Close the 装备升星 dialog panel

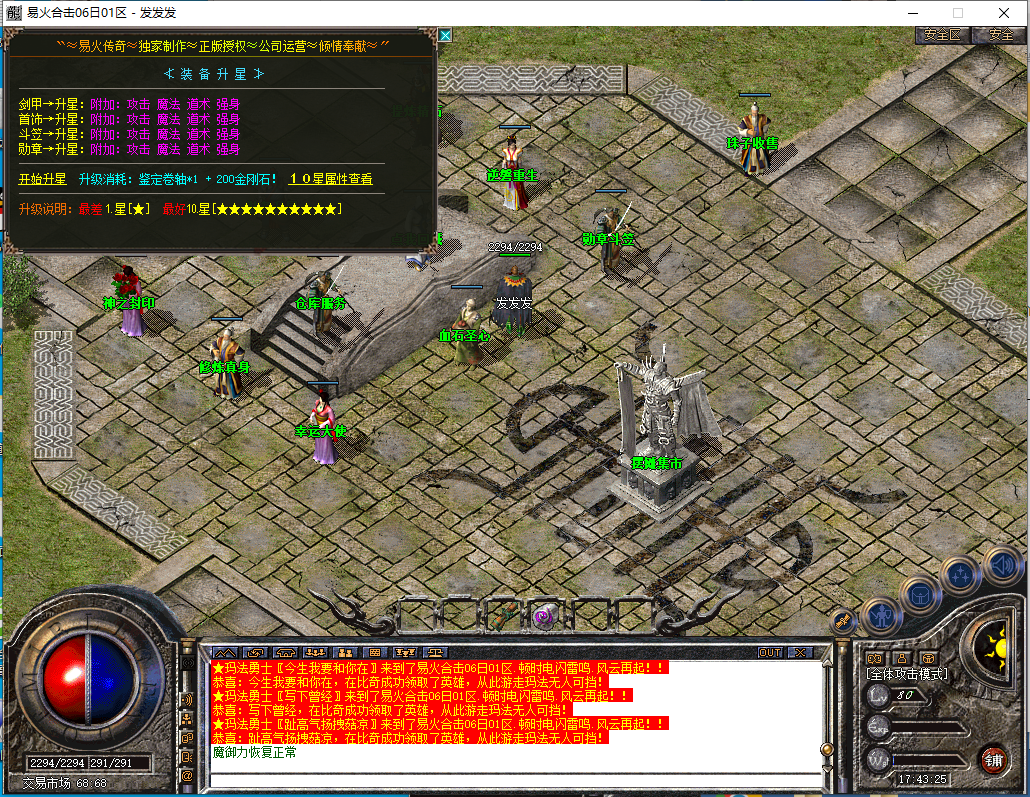pyautogui.click(x=445, y=35)
